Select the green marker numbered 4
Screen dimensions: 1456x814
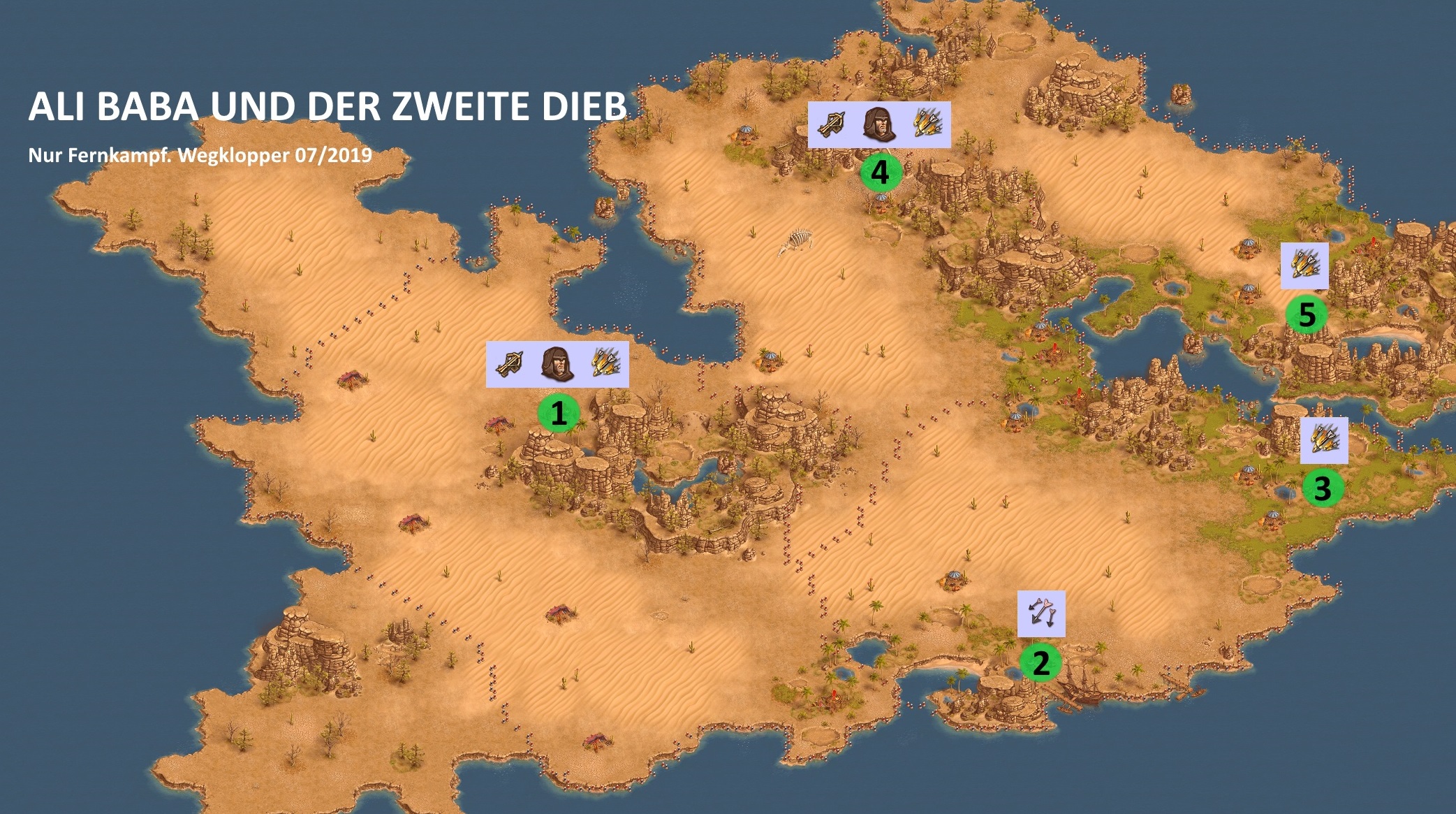(x=880, y=172)
